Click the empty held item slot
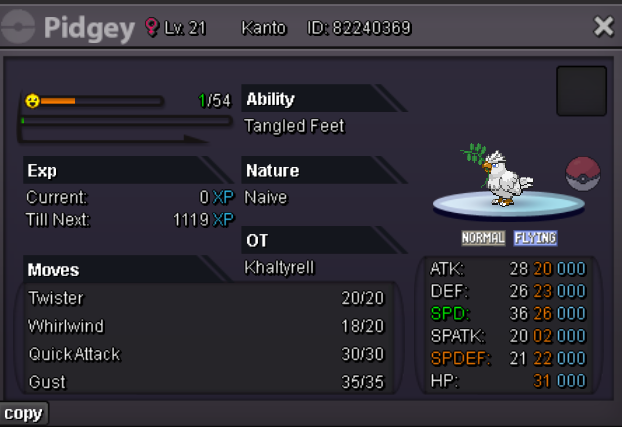The height and width of the screenshot is (427, 622). point(581,91)
